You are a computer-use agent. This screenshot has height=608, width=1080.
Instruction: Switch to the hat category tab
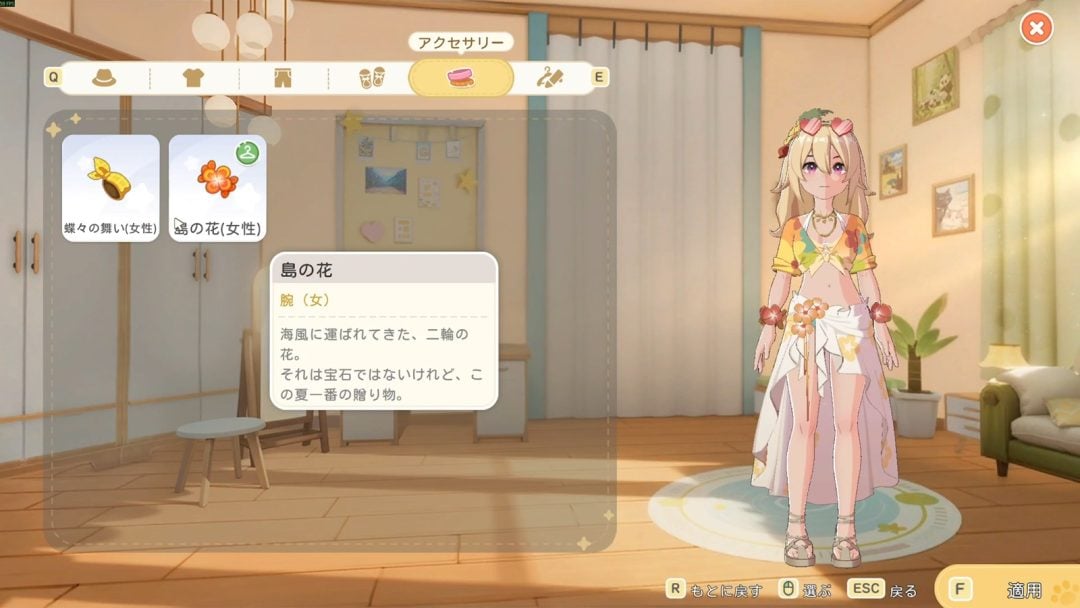[105, 77]
